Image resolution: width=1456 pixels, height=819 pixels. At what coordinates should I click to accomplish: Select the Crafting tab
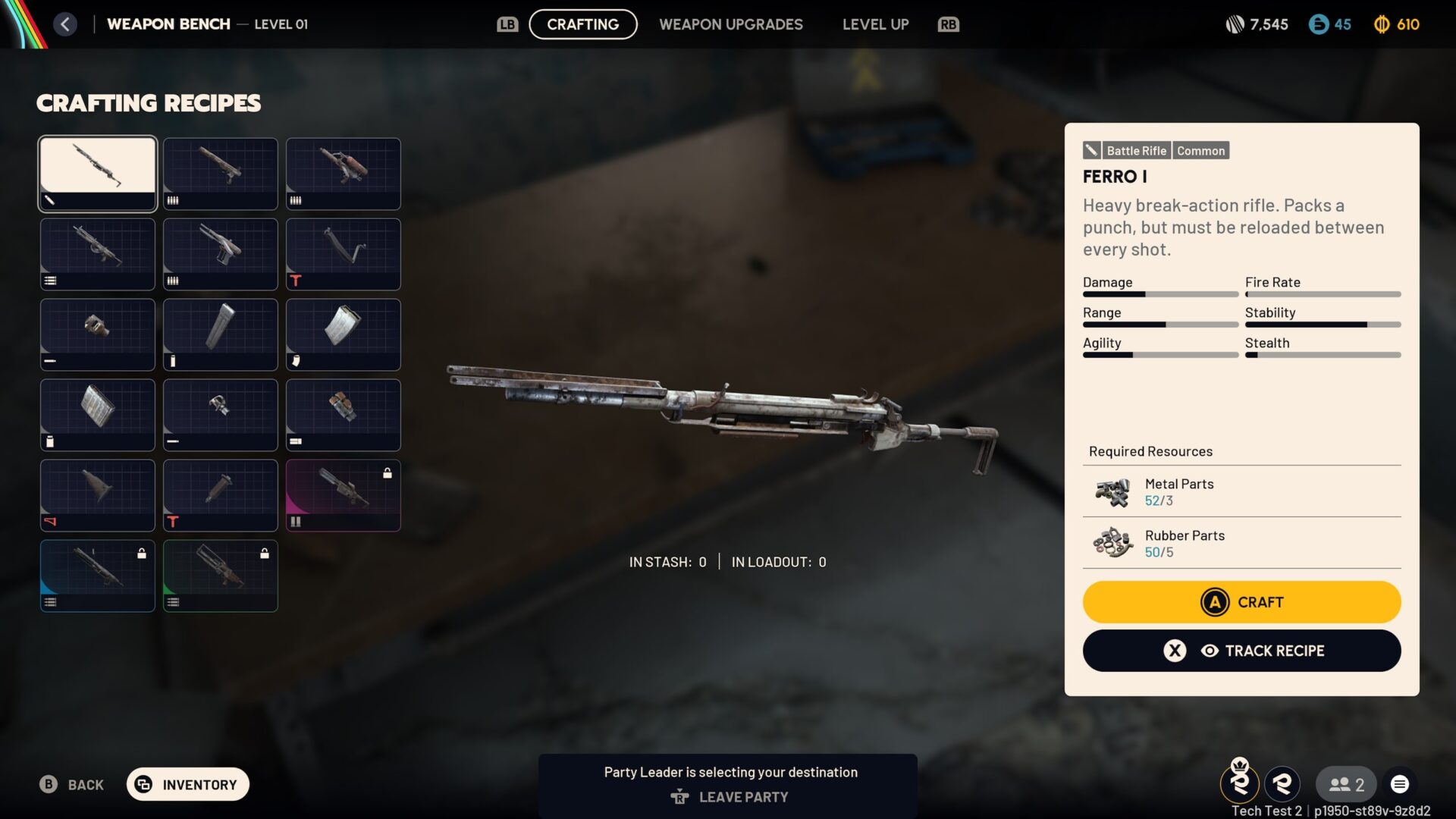pyautogui.click(x=582, y=24)
